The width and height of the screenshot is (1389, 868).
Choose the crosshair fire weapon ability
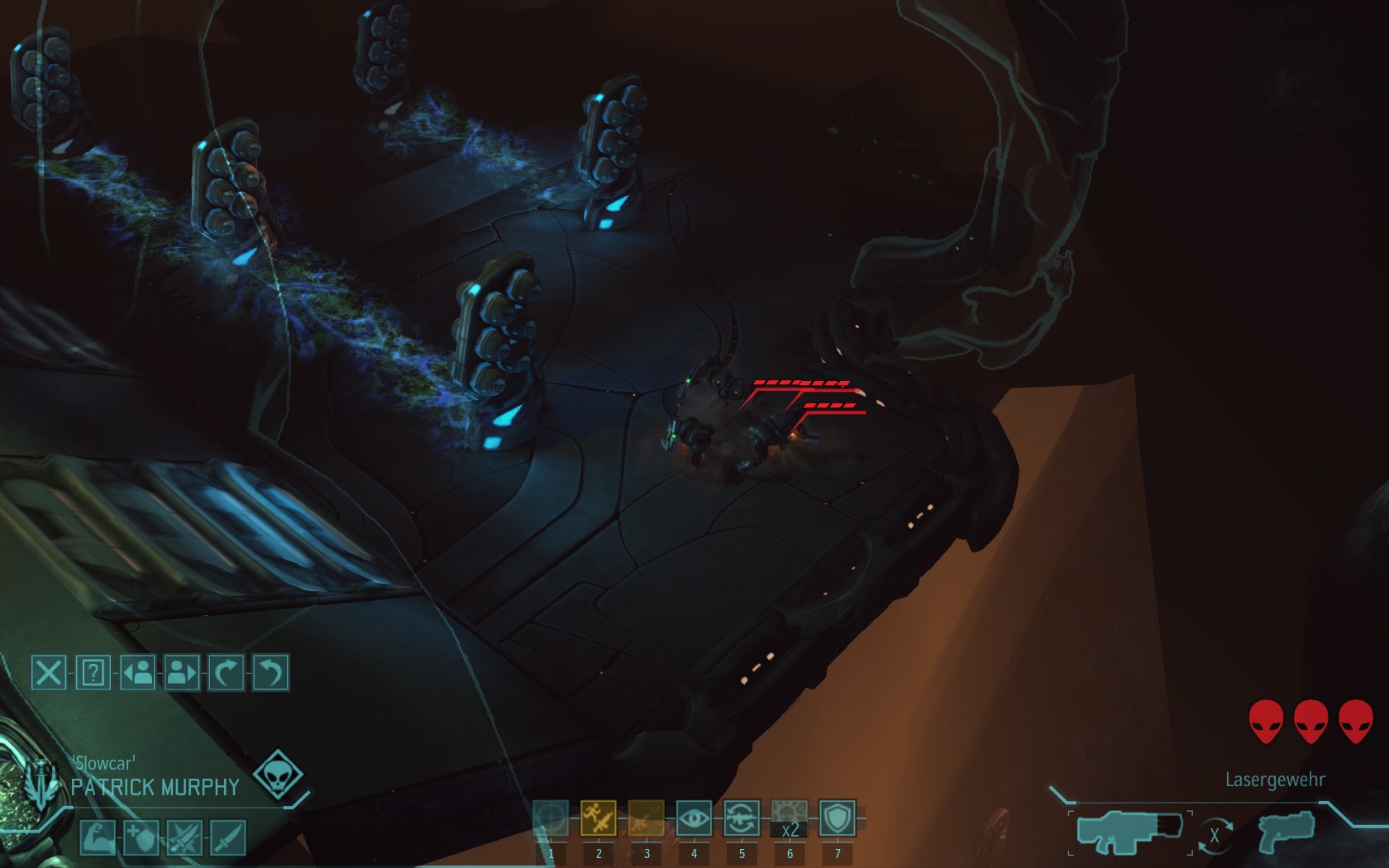(x=551, y=818)
